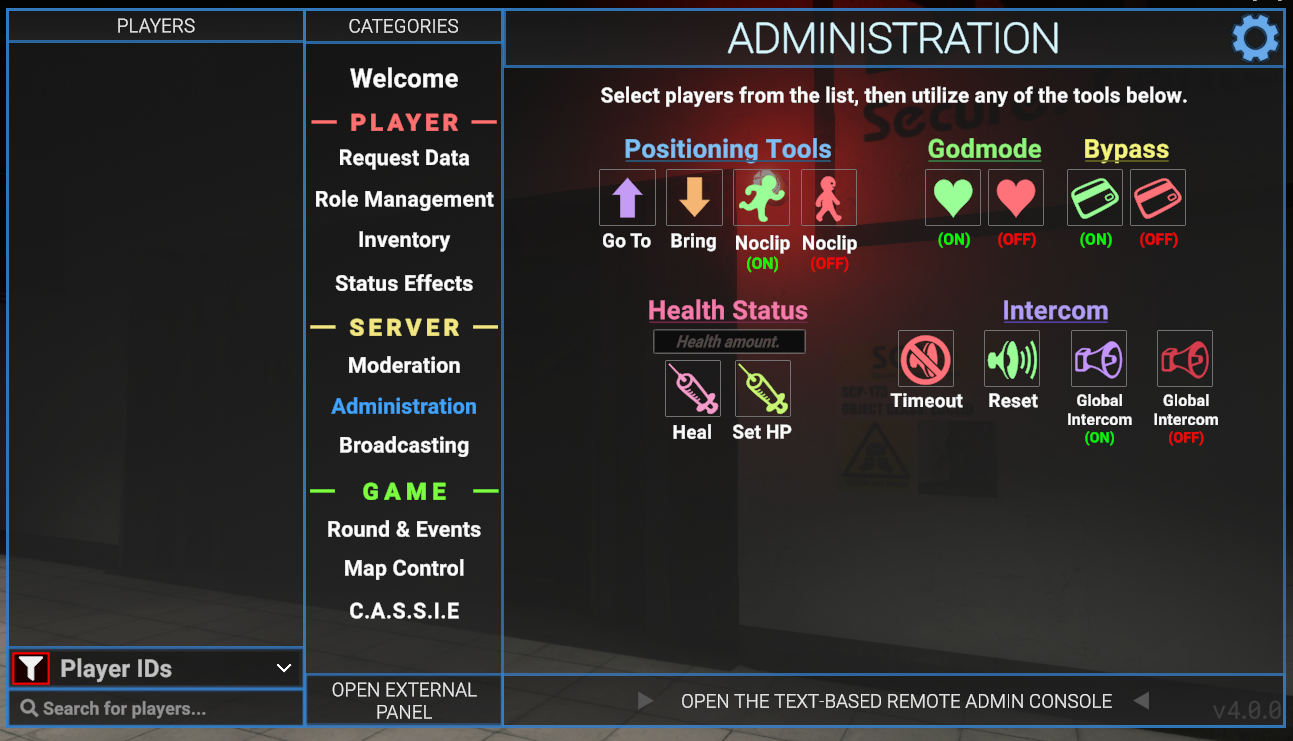Disable Bypass with the red keycard icon
The image size is (1293, 741).
1157,197
